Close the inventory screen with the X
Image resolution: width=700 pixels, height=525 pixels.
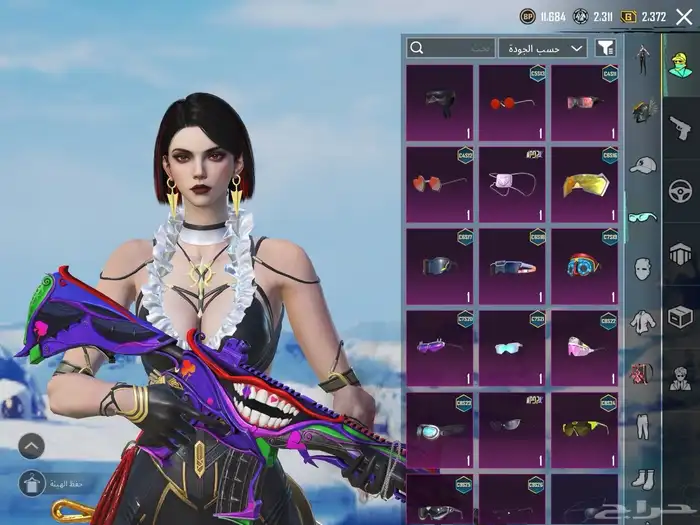tap(683, 16)
